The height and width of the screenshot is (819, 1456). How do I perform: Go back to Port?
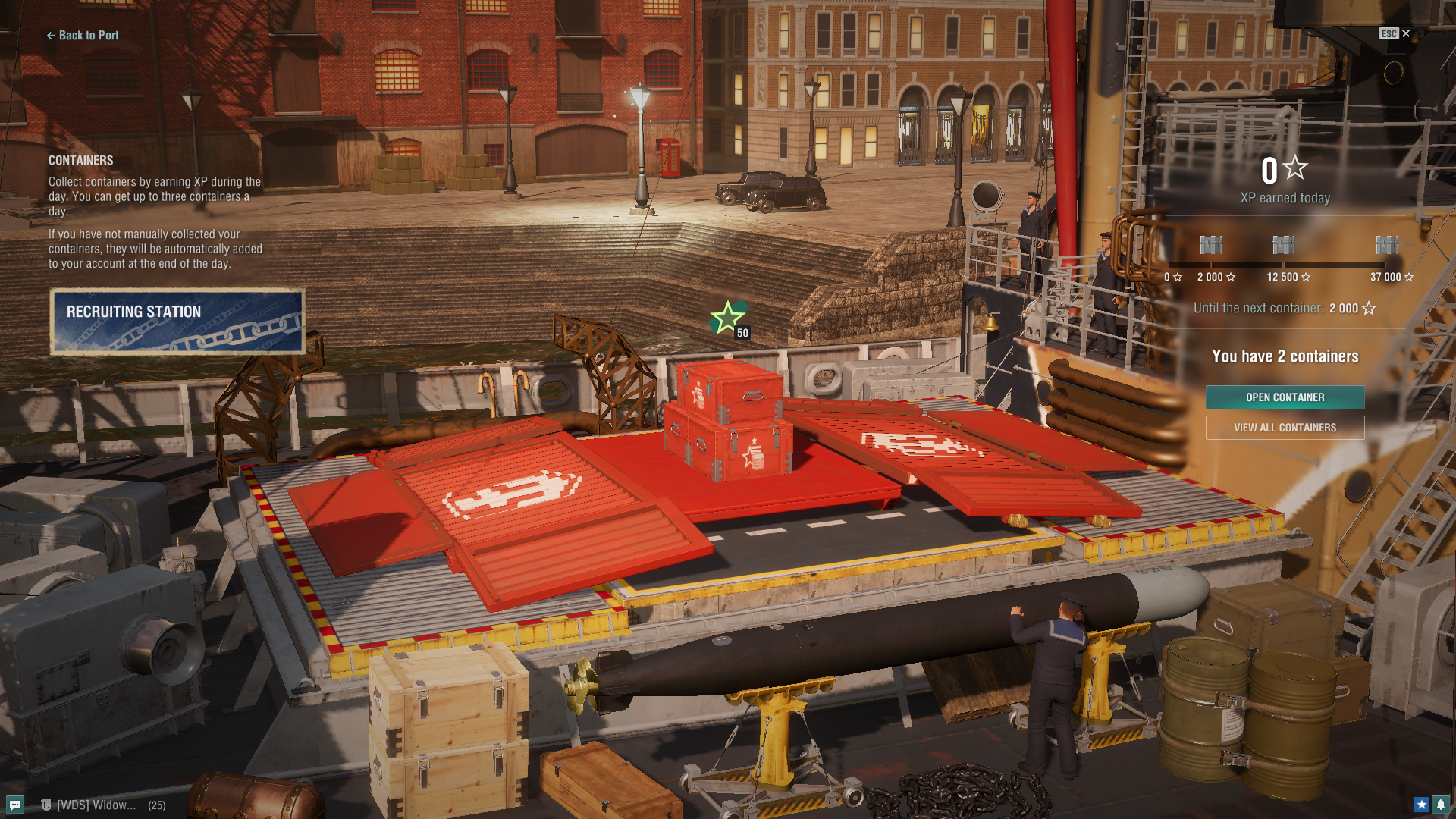point(83,35)
